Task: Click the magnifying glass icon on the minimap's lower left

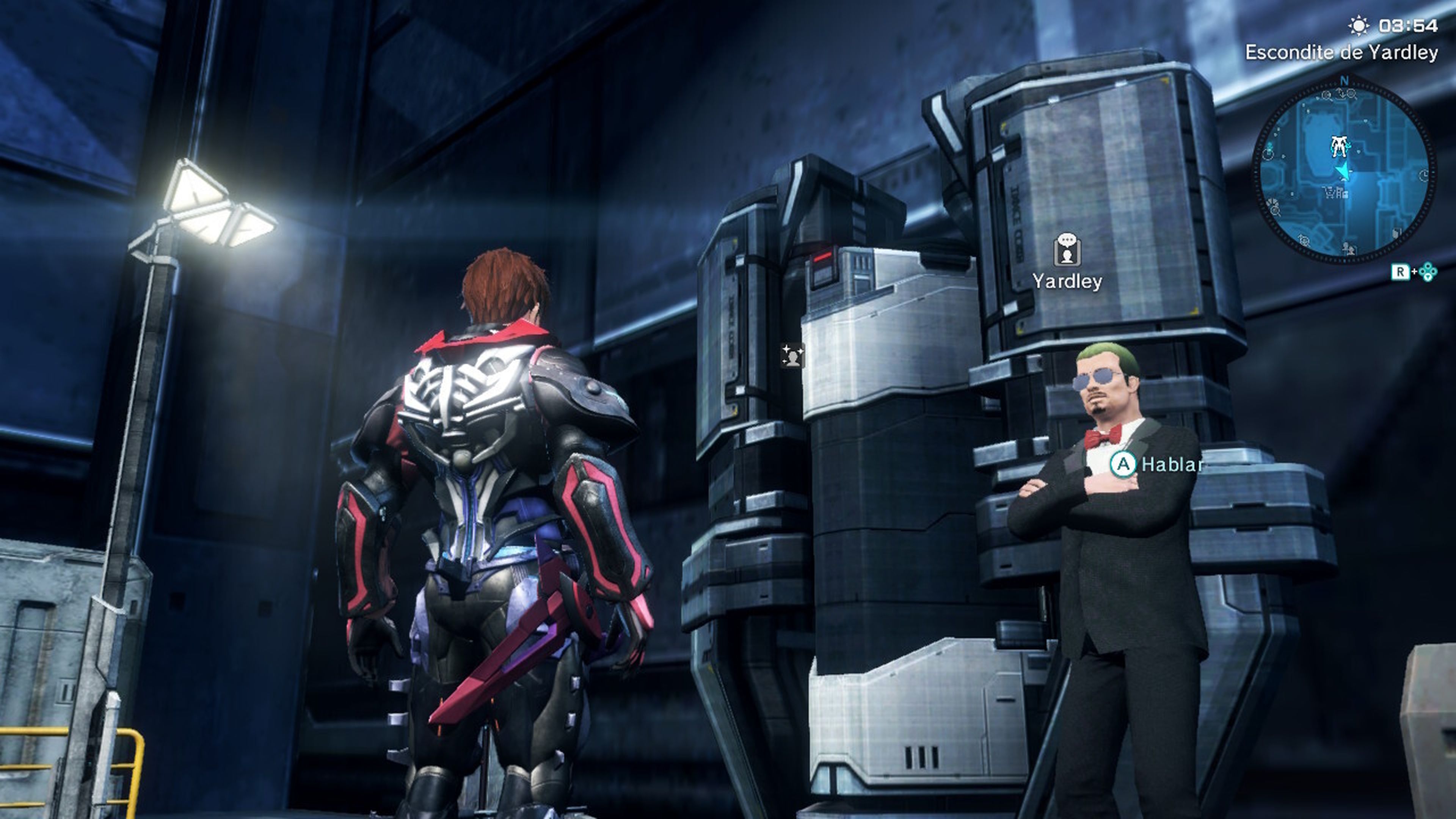Action: [x=1275, y=212]
